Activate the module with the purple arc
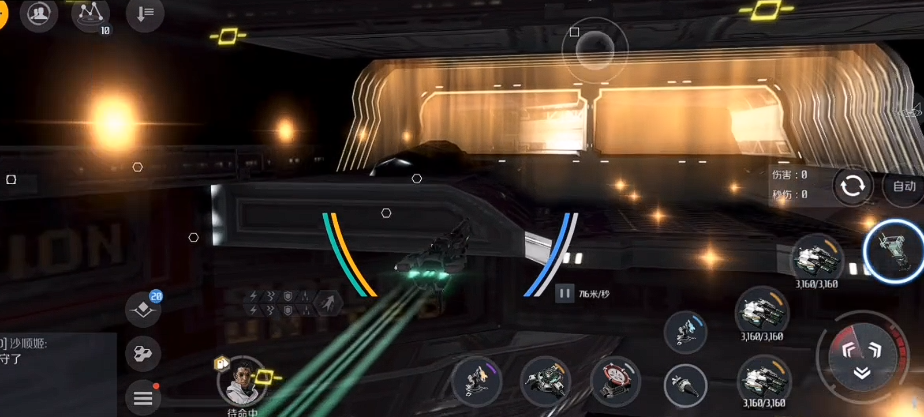This screenshot has height=417, width=924. pos(476,381)
